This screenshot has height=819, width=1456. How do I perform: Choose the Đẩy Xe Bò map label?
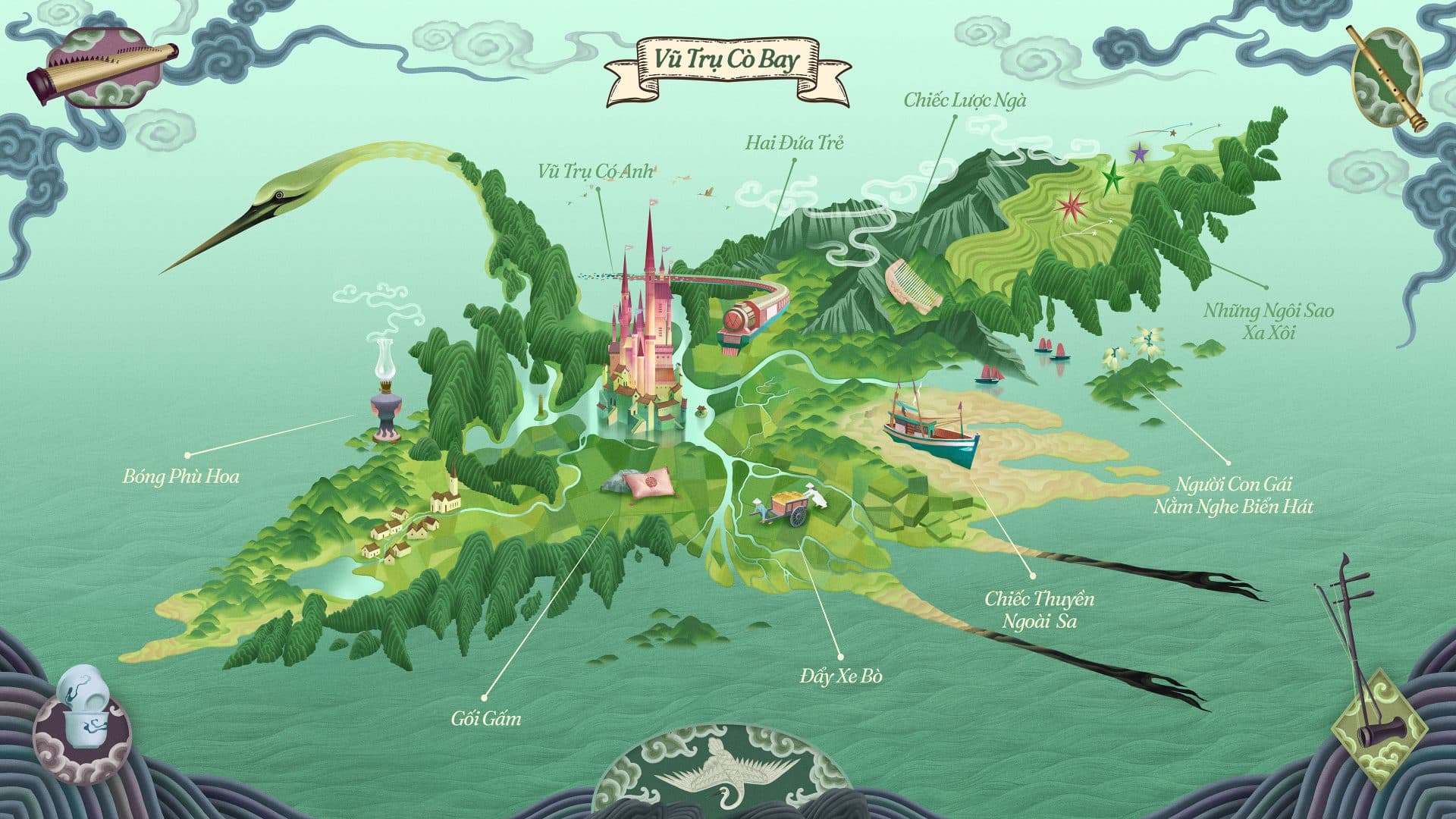[x=841, y=676]
